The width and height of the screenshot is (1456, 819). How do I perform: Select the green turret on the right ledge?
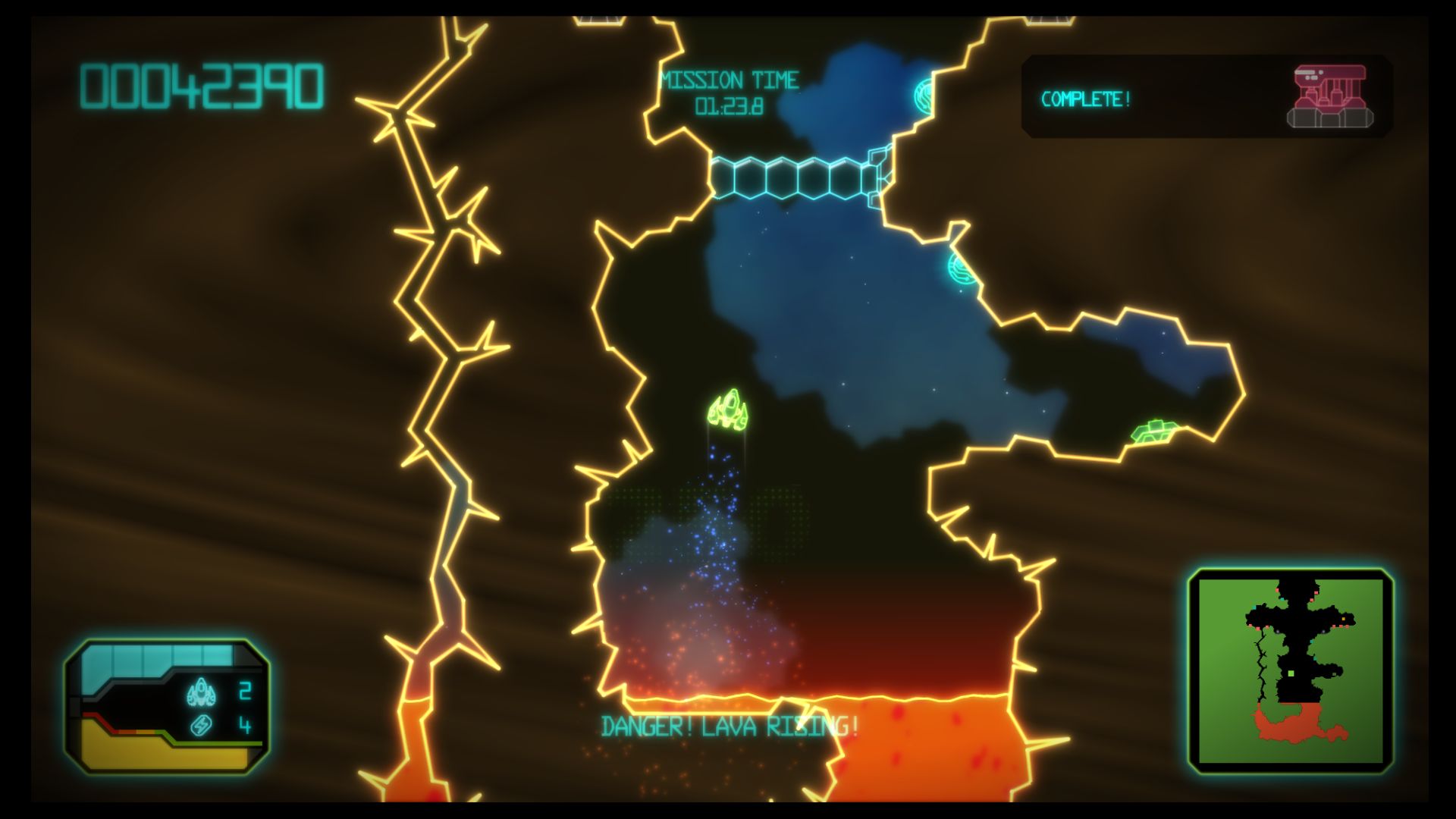(1156, 432)
